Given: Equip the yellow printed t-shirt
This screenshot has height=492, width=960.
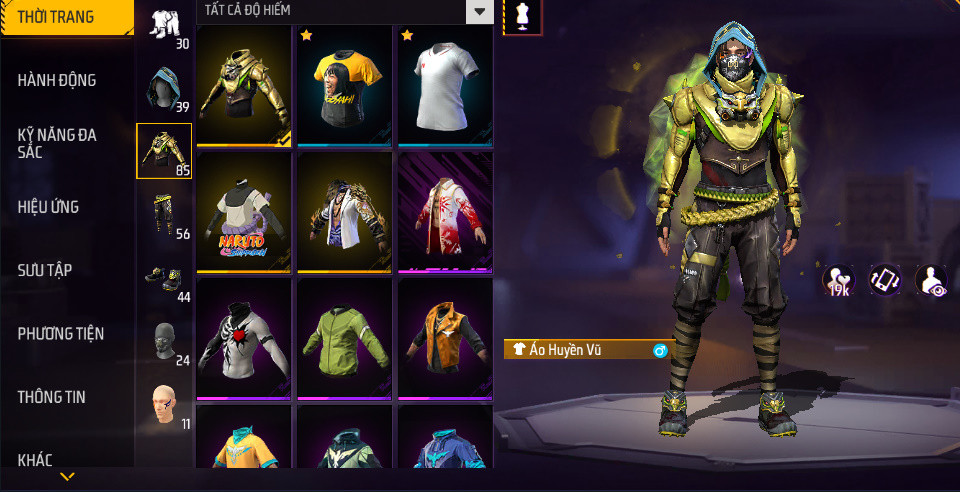Looking at the screenshot, I should click(344, 86).
